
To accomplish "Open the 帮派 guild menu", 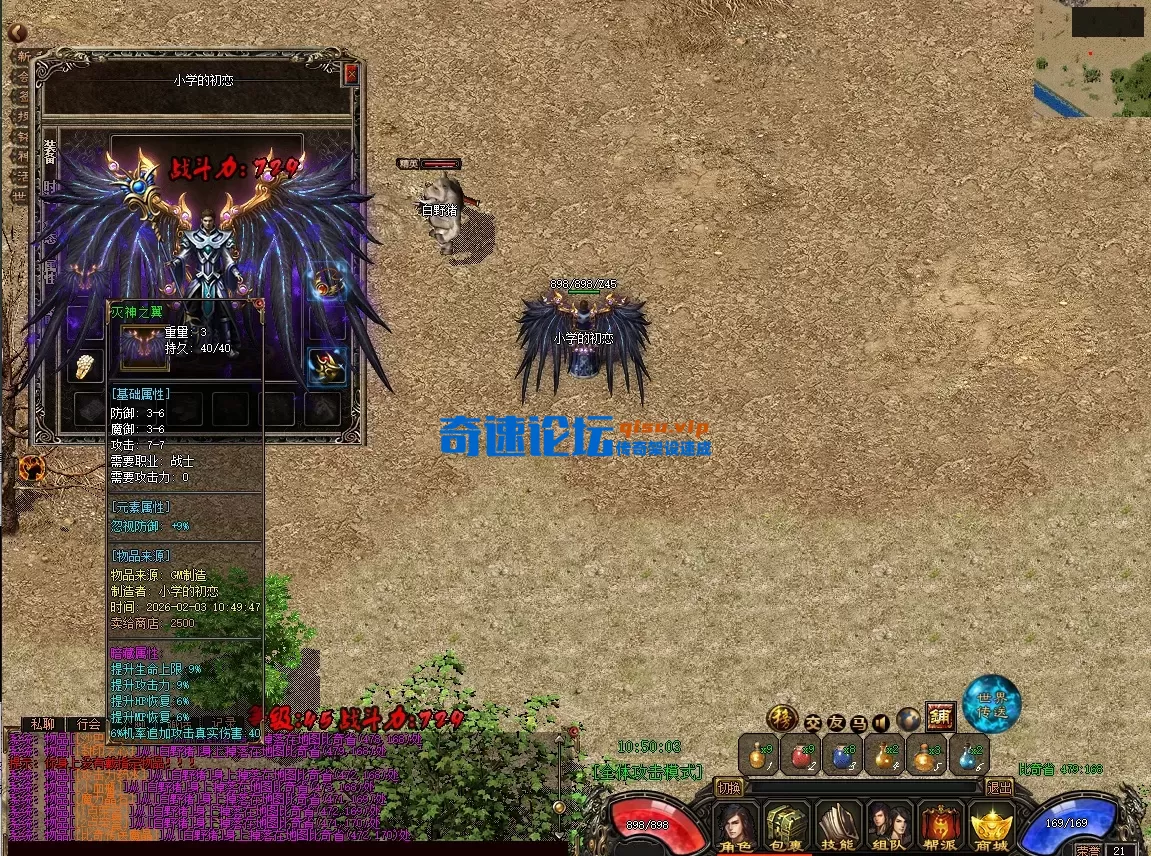I will (940, 827).
